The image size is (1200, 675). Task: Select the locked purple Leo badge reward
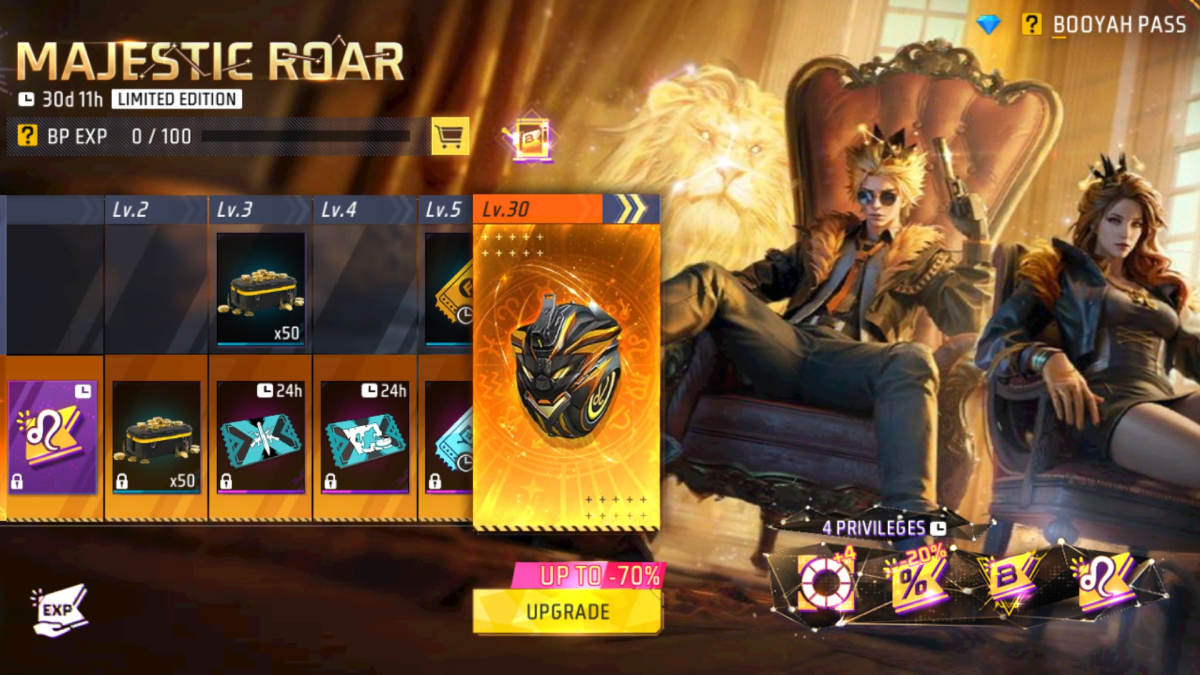[52, 437]
